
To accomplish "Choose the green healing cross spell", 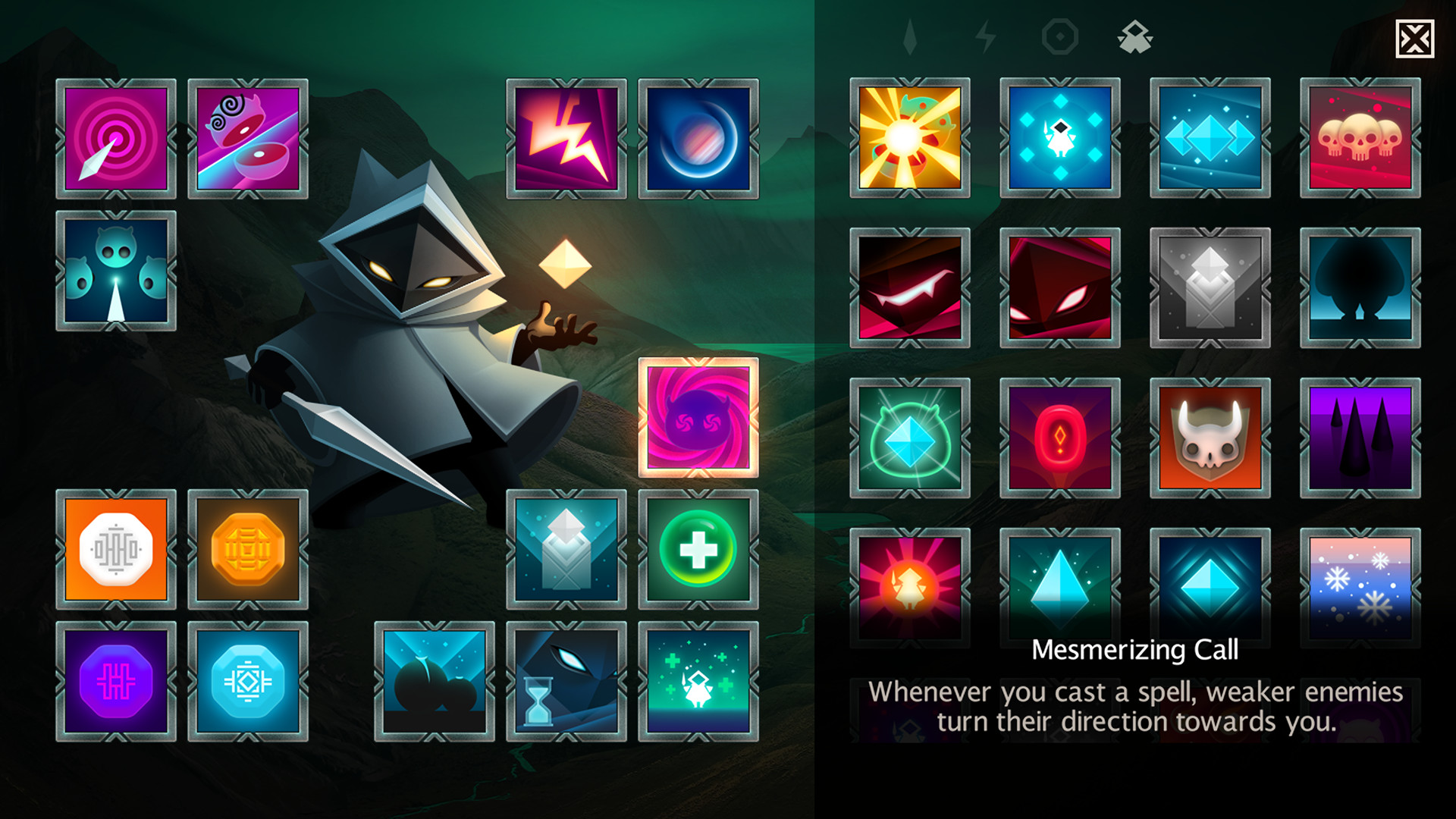I will (698, 548).
